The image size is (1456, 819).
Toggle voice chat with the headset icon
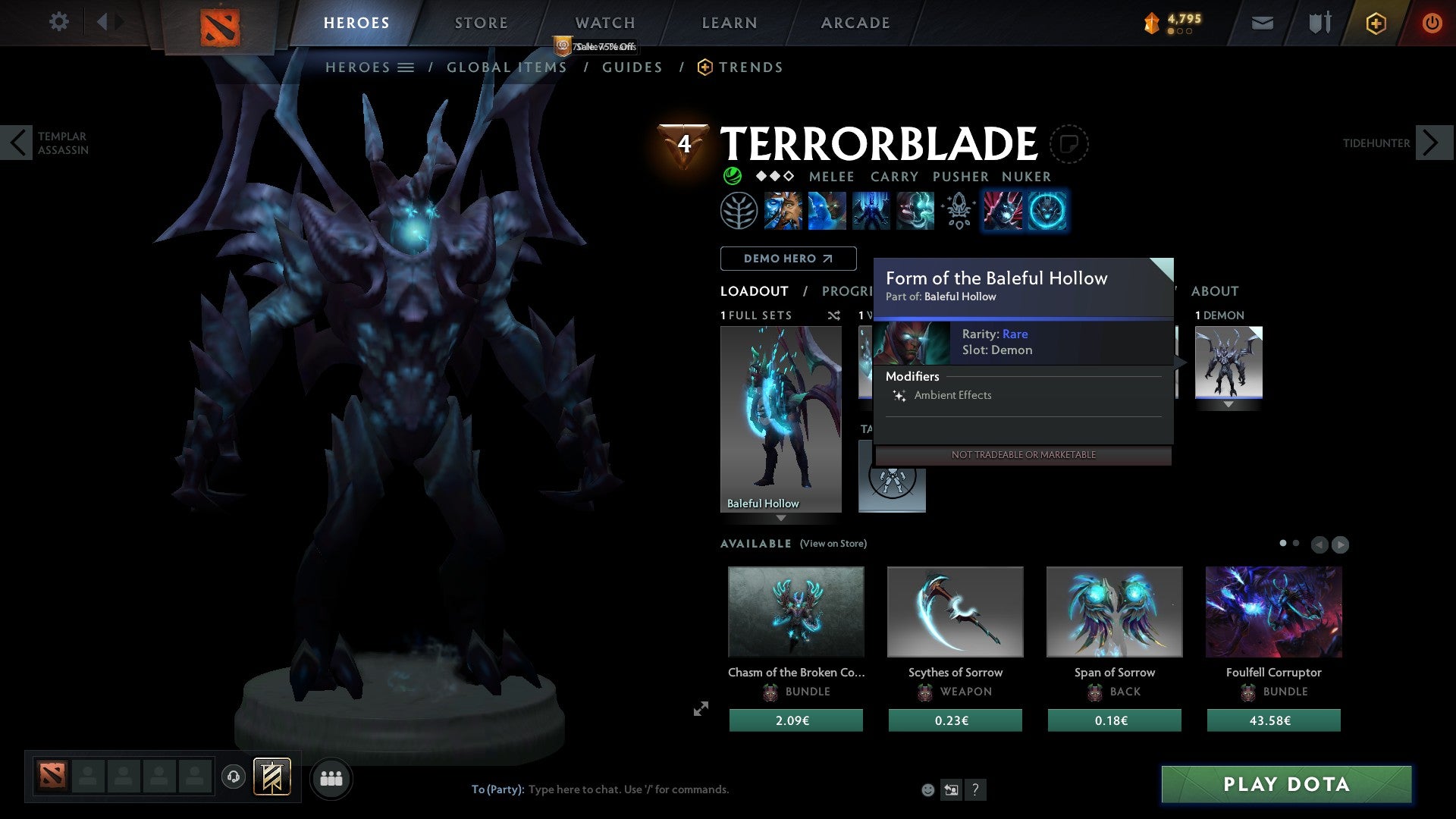point(233,778)
